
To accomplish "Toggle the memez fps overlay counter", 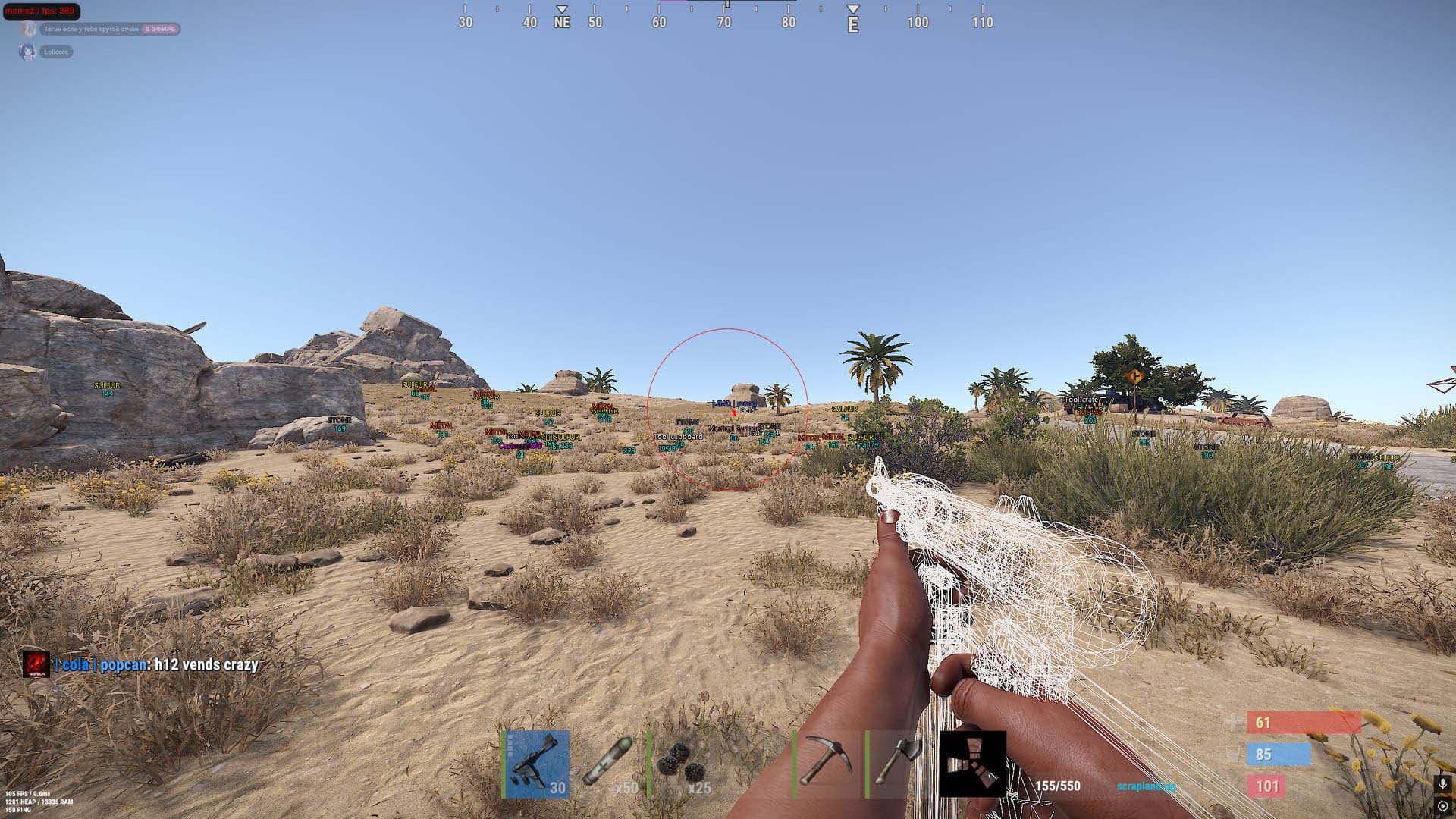I will 42,11.
